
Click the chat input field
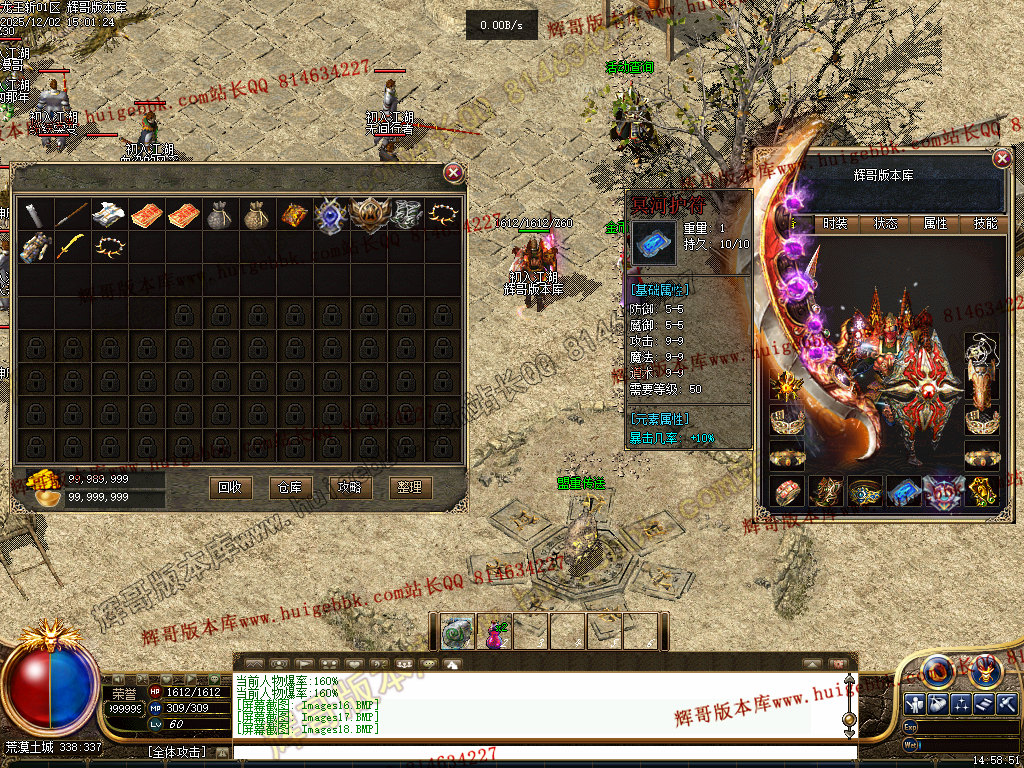coord(540,752)
